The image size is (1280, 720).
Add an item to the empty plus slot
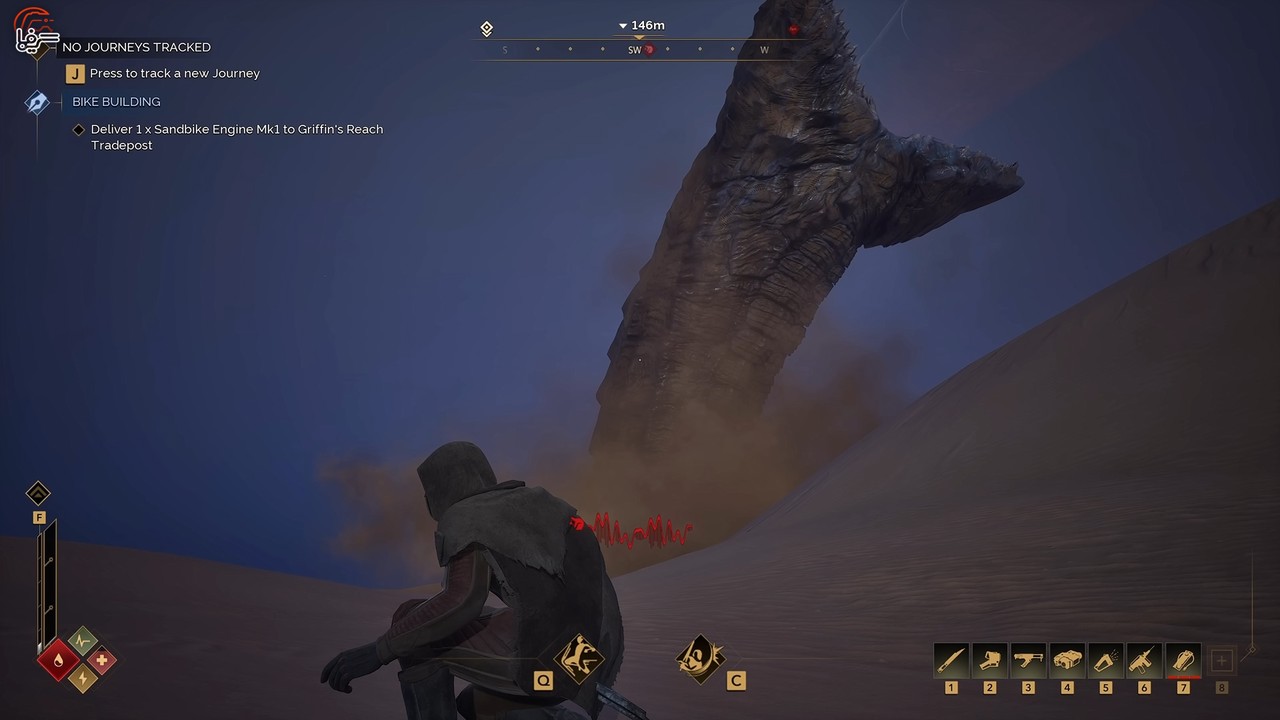(x=1221, y=660)
